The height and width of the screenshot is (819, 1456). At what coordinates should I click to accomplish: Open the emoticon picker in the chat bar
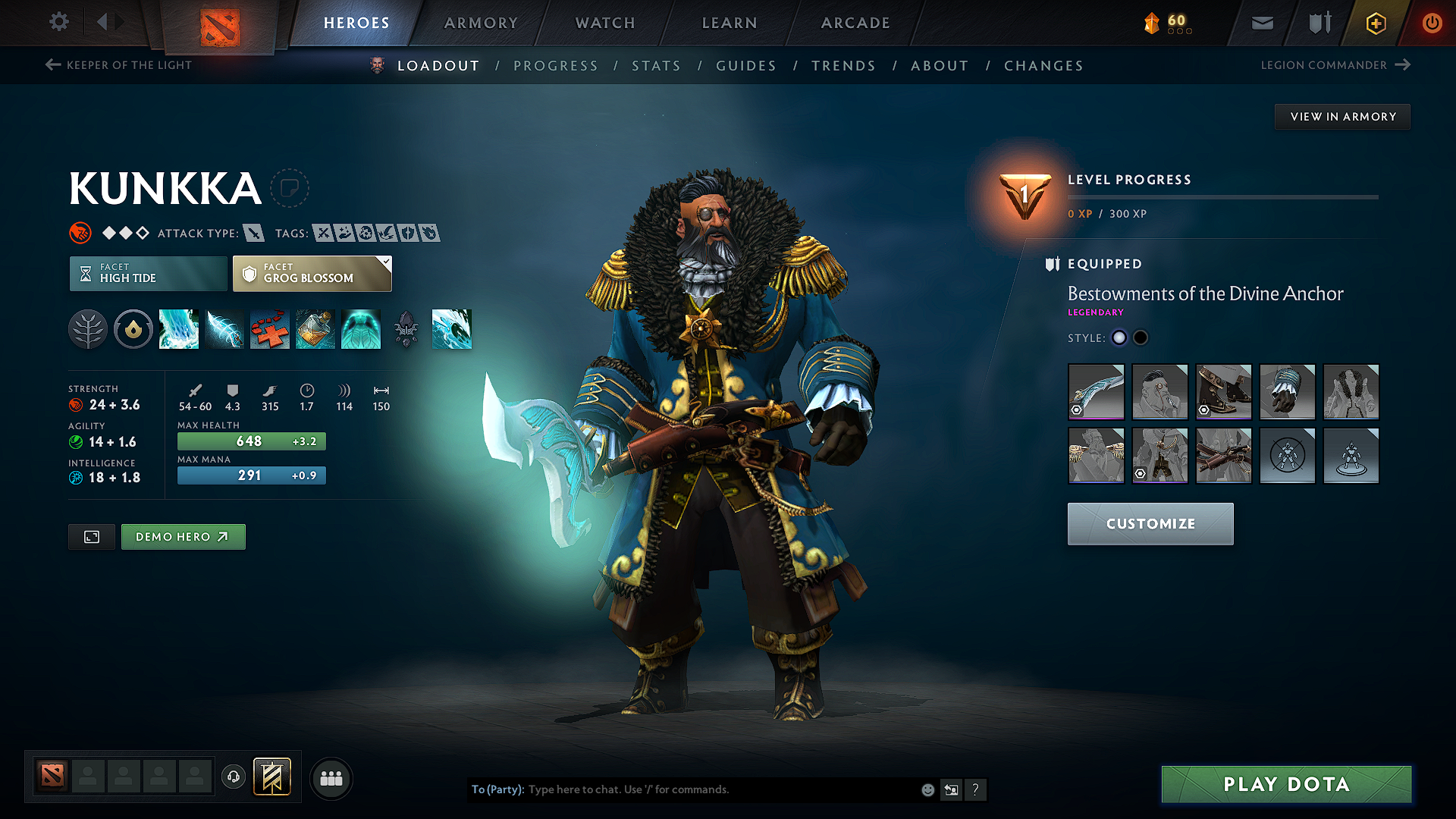tap(927, 789)
